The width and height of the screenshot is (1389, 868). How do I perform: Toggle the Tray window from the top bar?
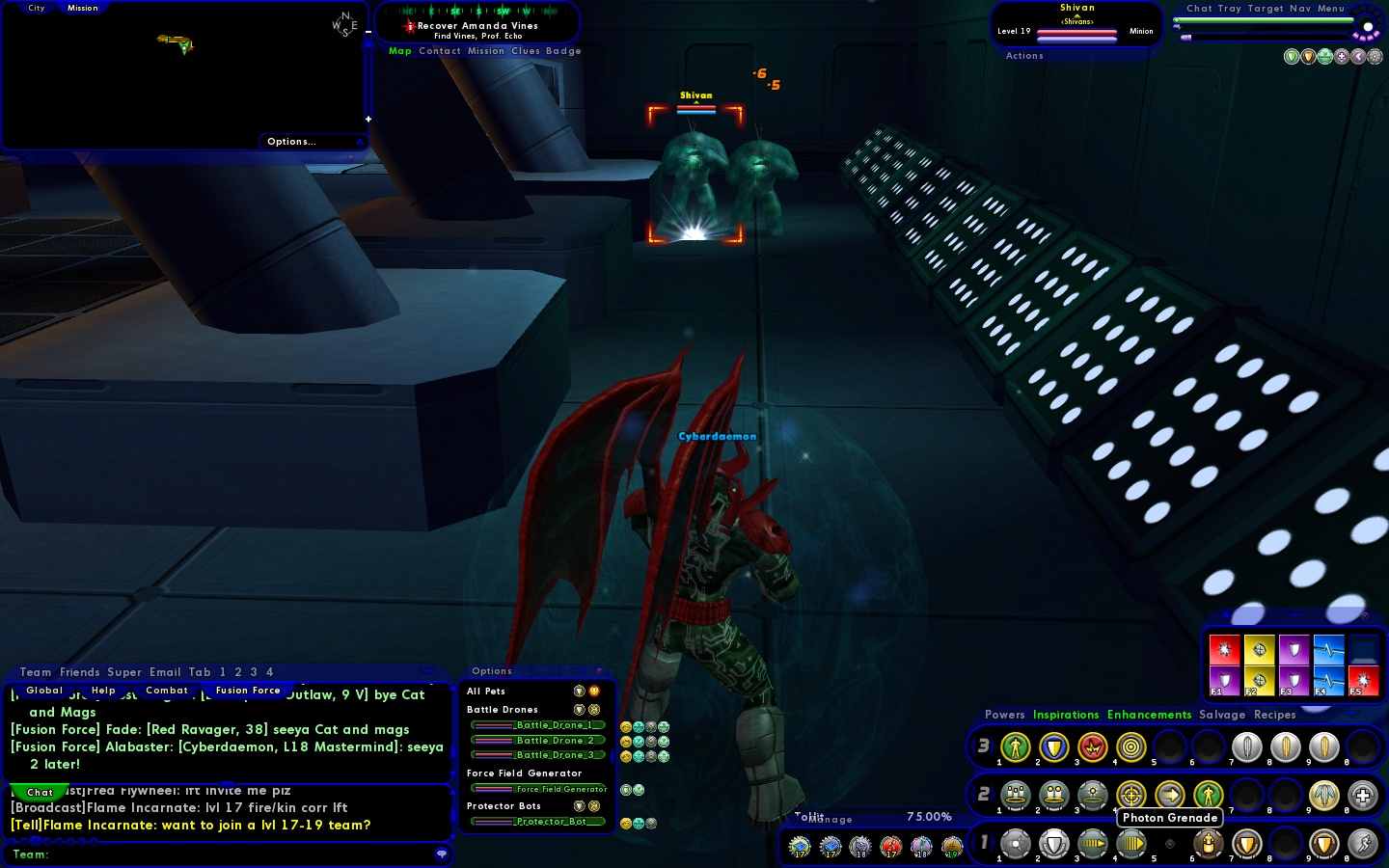point(1229,9)
